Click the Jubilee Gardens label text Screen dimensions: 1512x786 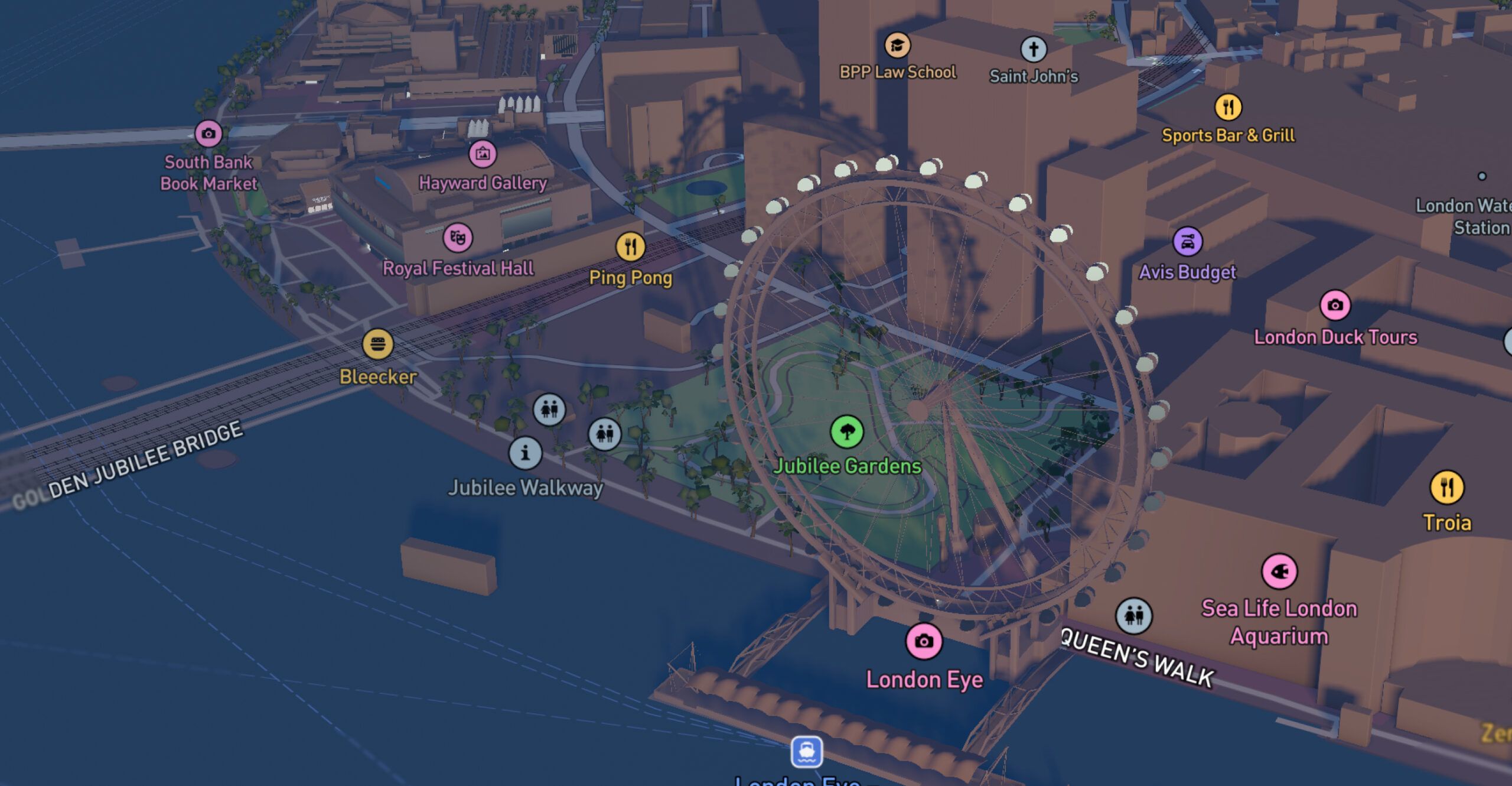pyautogui.click(x=848, y=466)
